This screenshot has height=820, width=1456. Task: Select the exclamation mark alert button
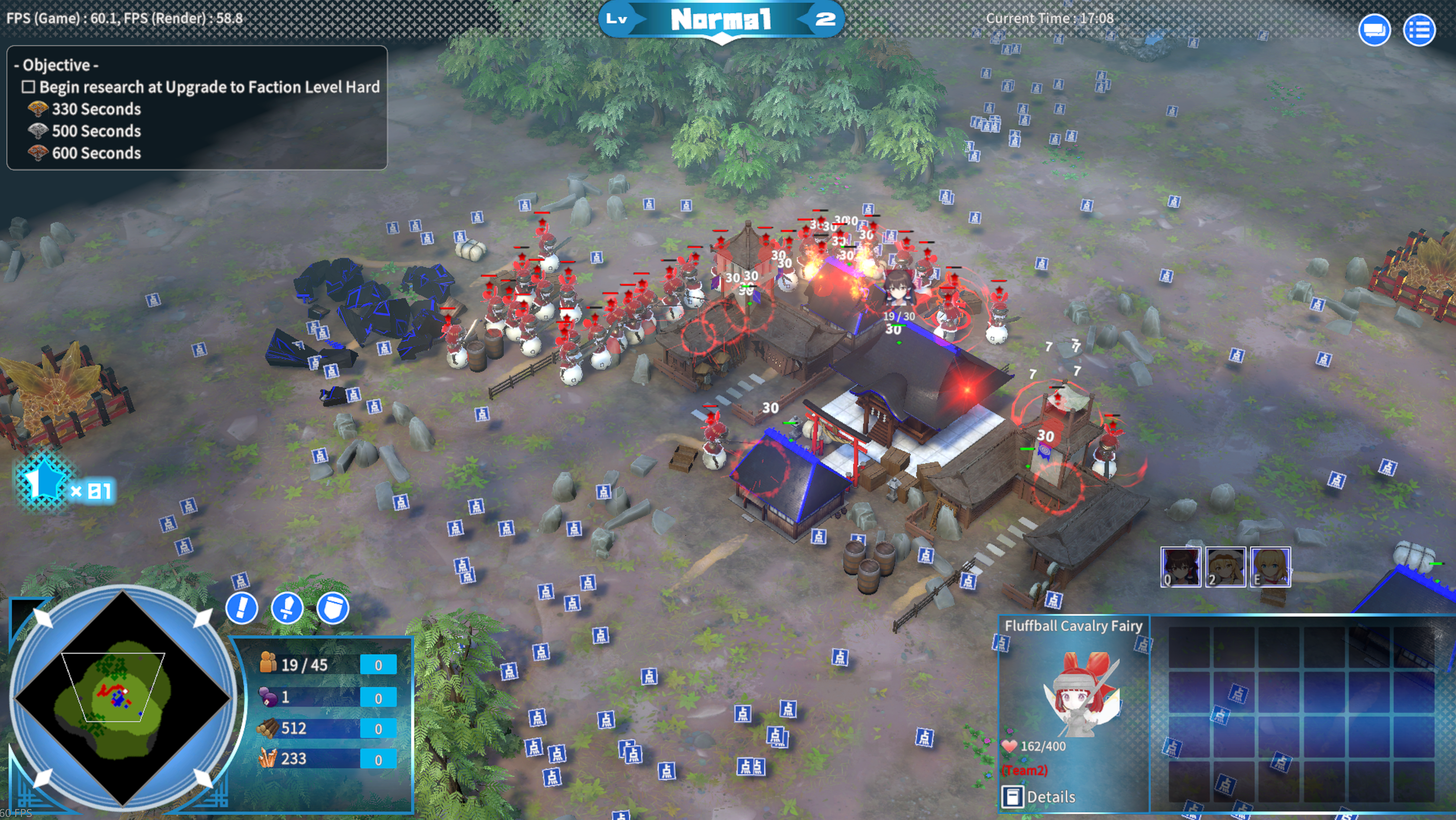[x=242, y=608]
